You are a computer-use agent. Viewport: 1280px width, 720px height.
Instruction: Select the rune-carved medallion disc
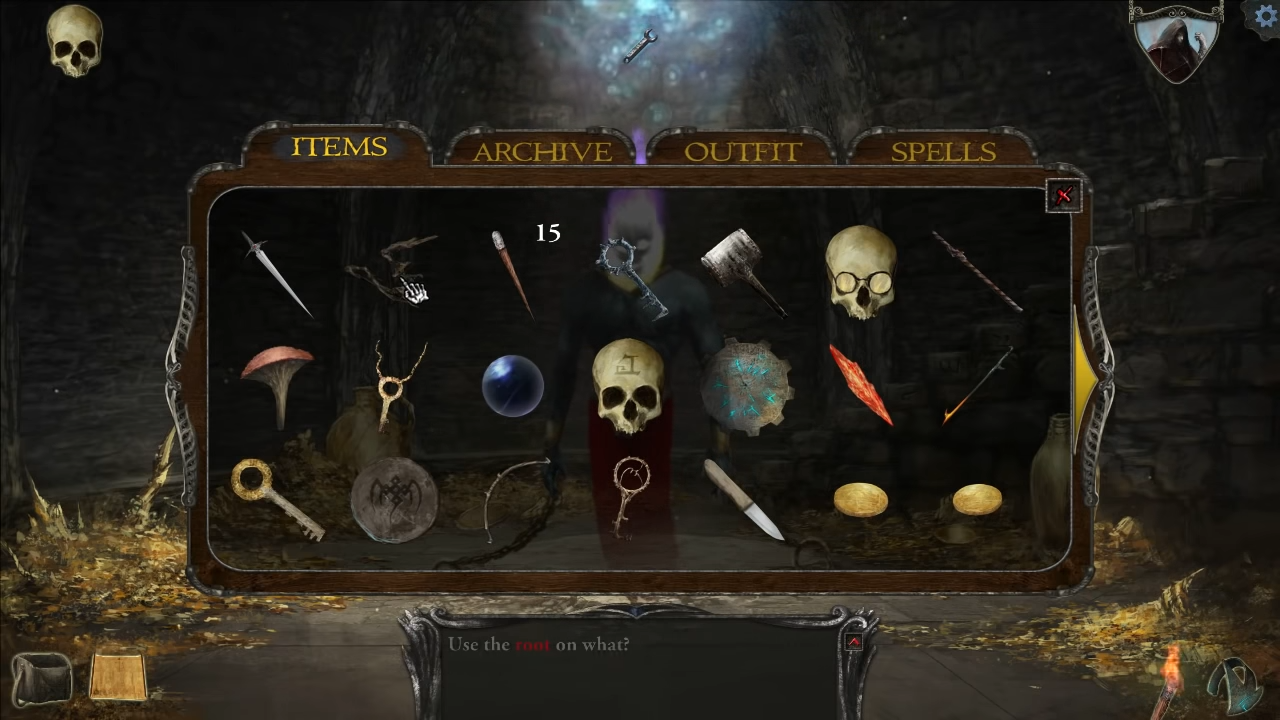pyautogui.click(x=395, y=500)
